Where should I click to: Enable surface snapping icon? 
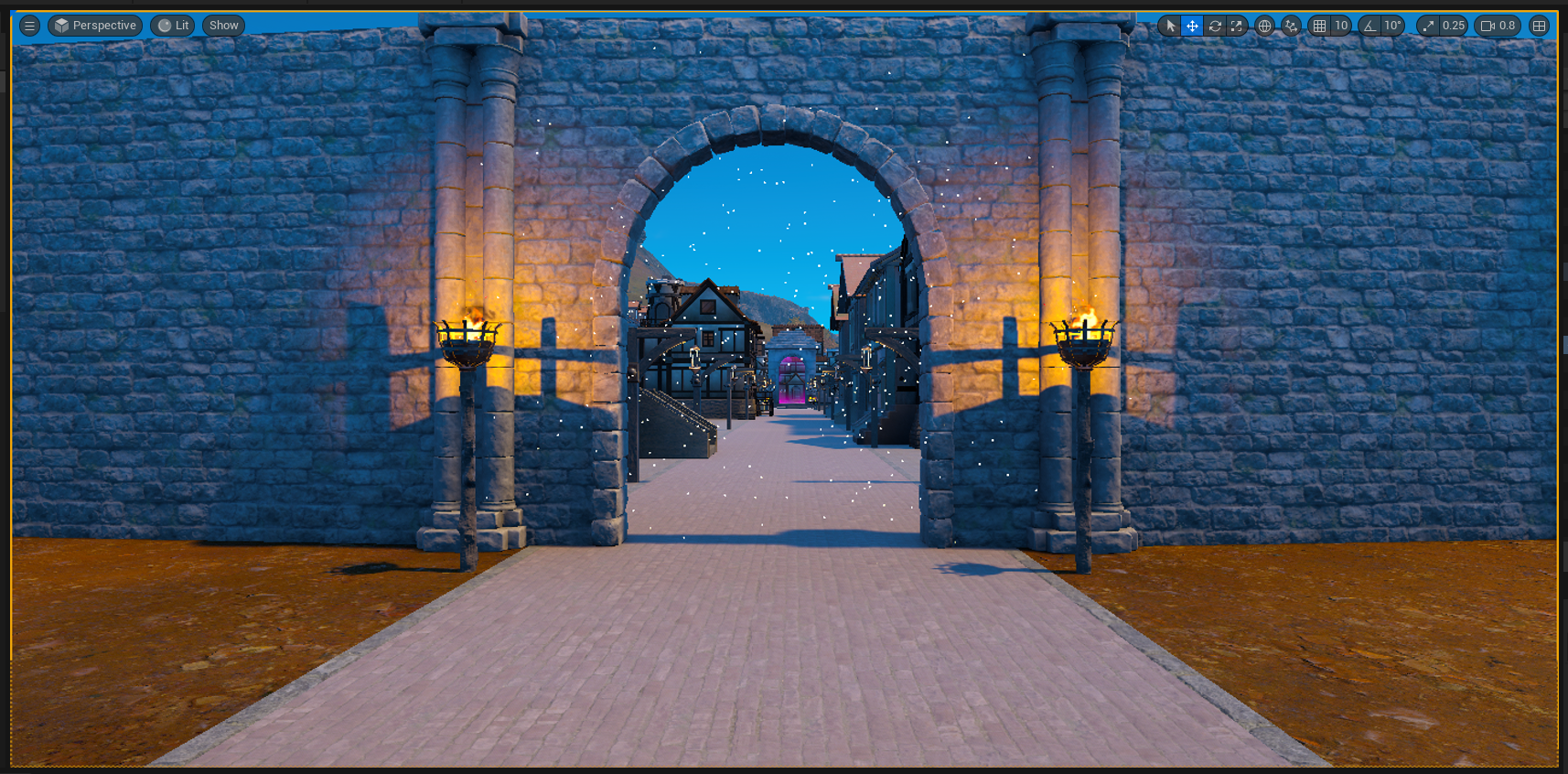1290,26
